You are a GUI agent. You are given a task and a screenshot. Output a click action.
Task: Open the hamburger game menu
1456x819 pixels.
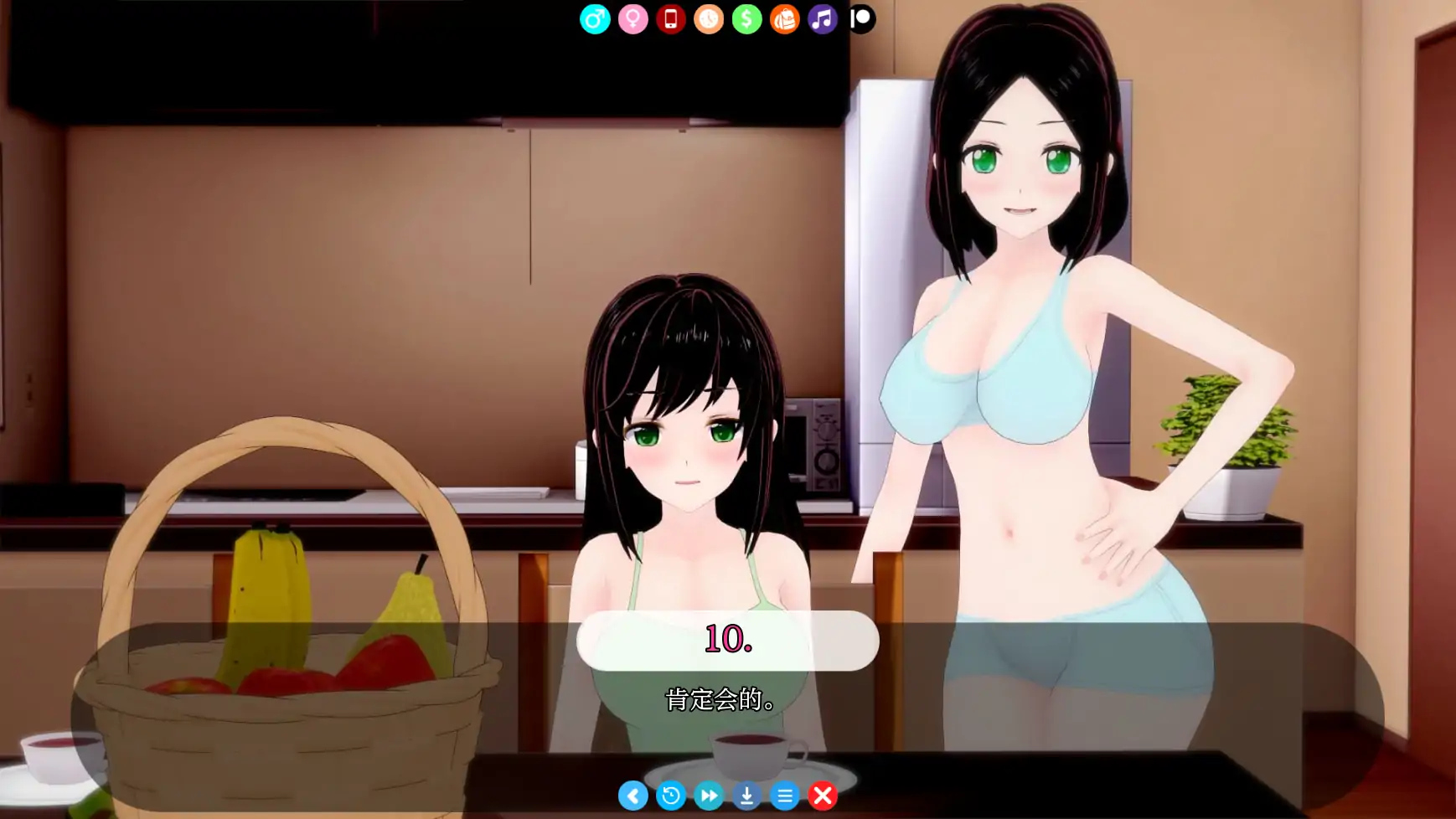pos(785,796)
